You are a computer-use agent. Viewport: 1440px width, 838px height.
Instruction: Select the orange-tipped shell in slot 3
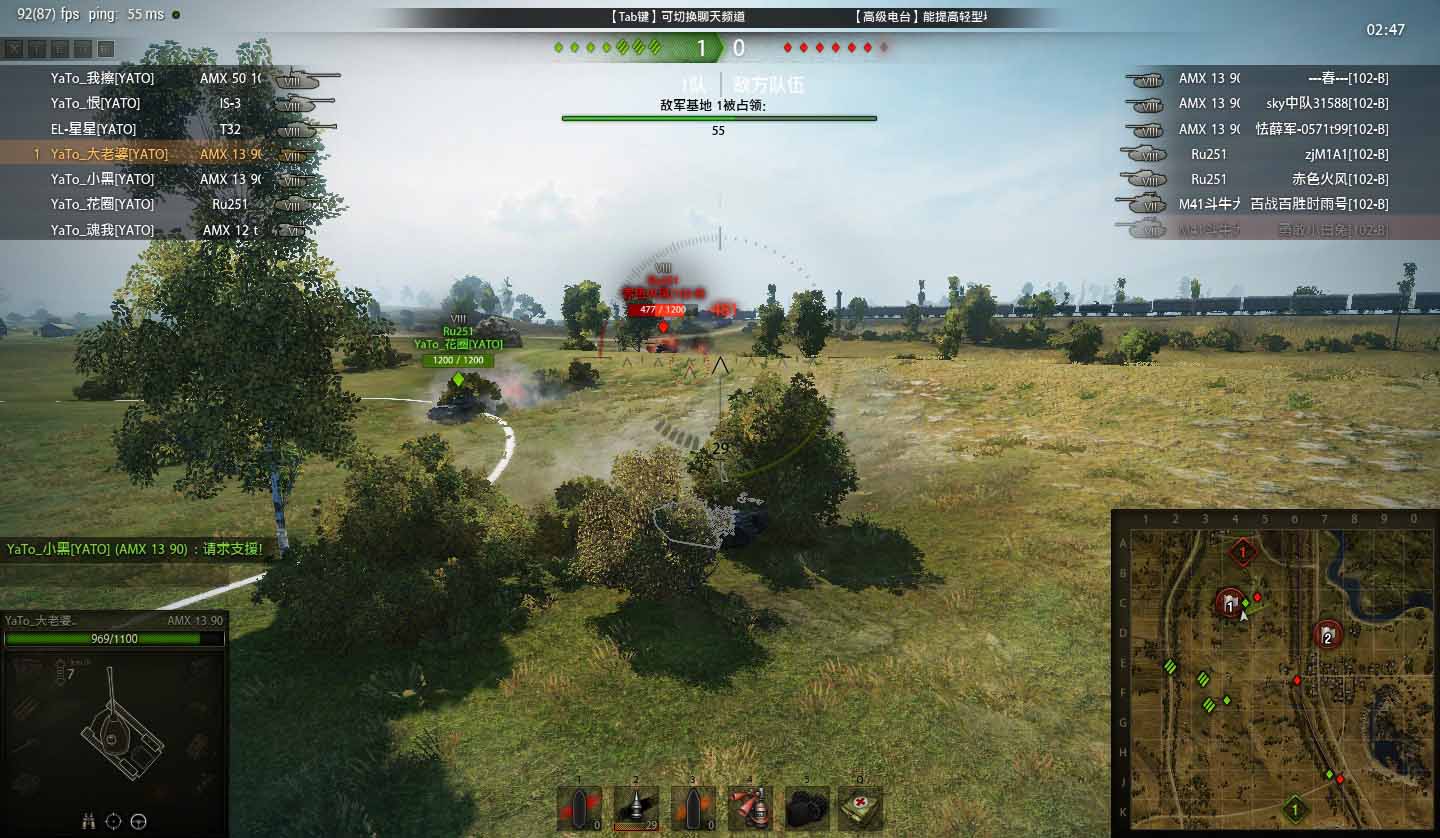pos(692,809)
